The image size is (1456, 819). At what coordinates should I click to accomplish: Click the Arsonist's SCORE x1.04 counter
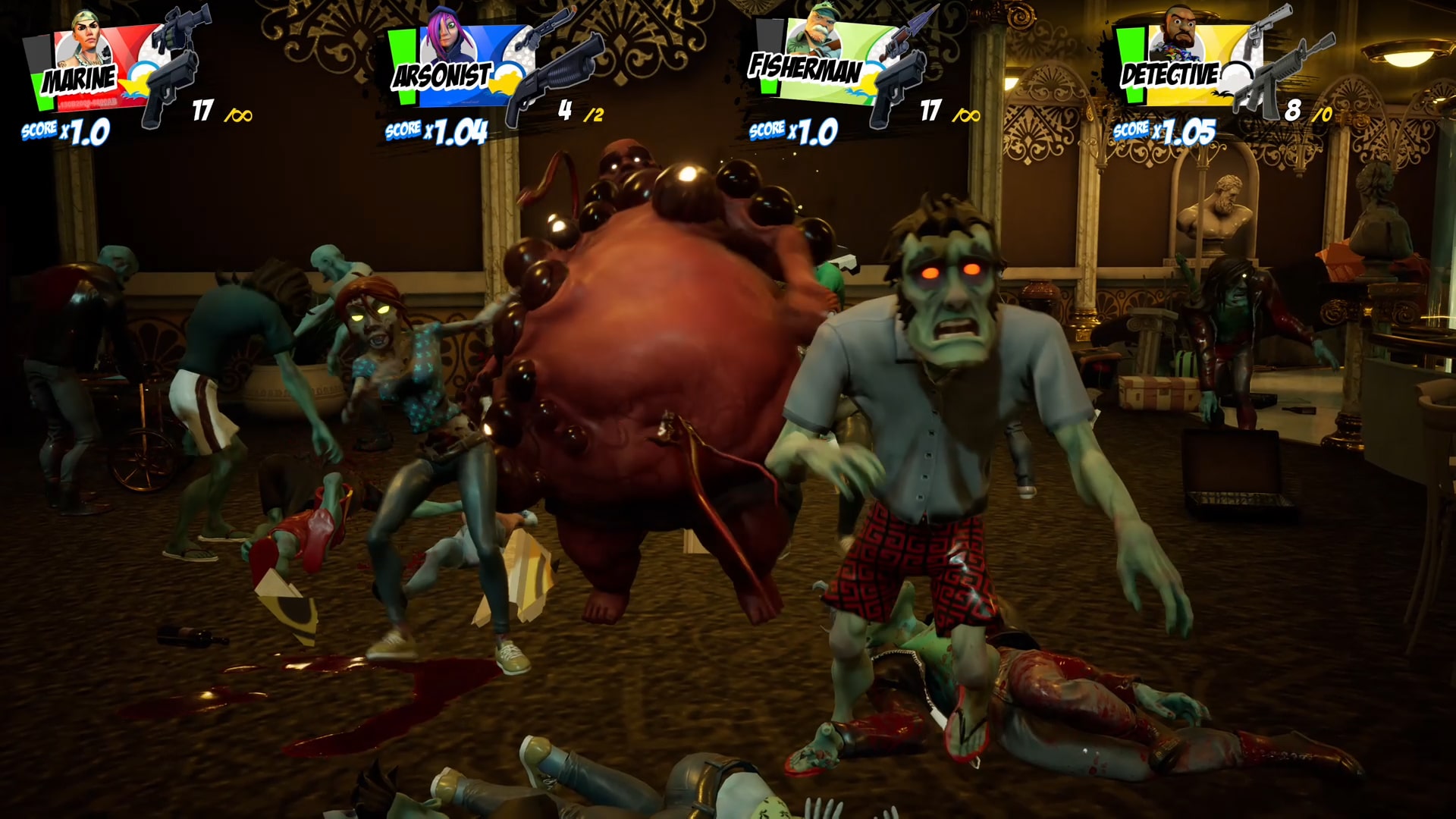[x=436, y=130]
